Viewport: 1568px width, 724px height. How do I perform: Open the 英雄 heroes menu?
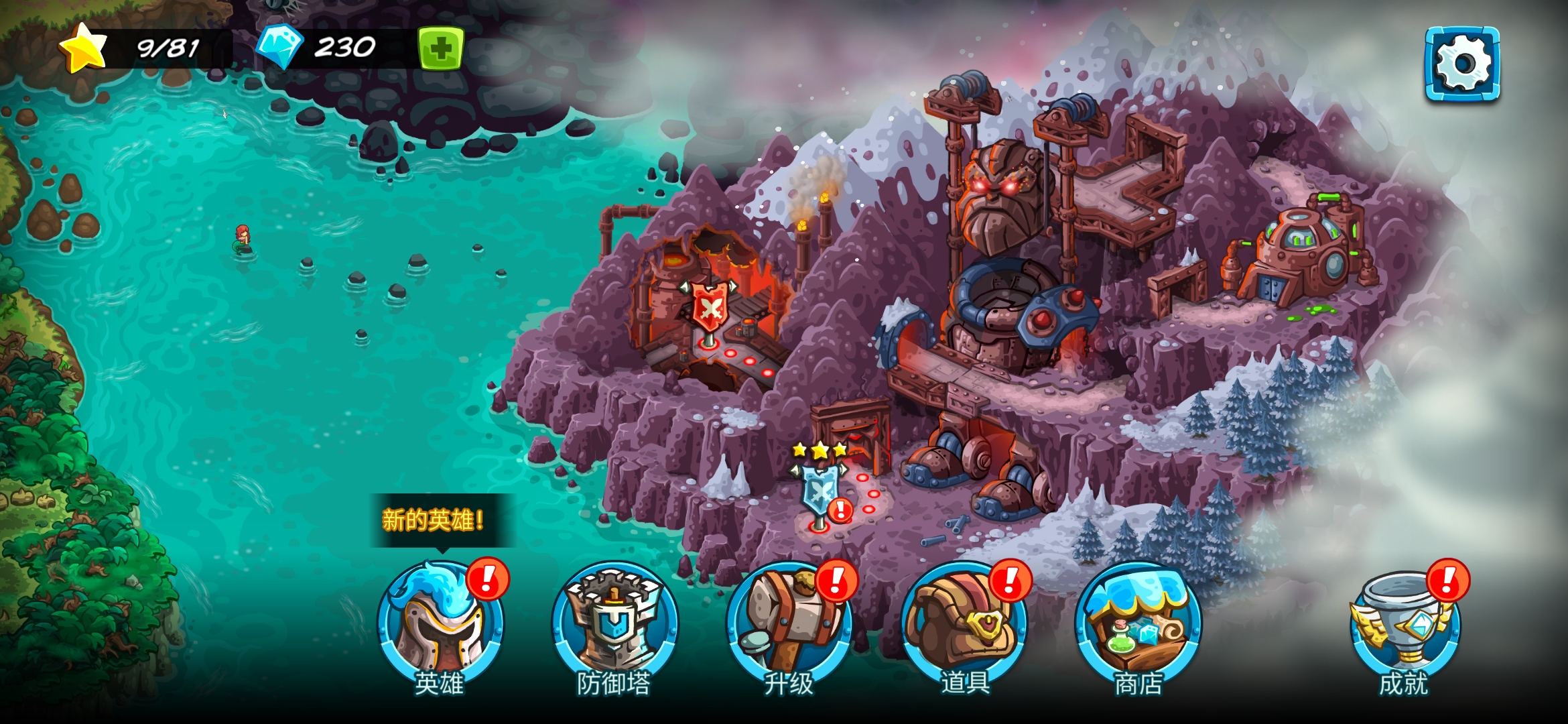point(440,625)
